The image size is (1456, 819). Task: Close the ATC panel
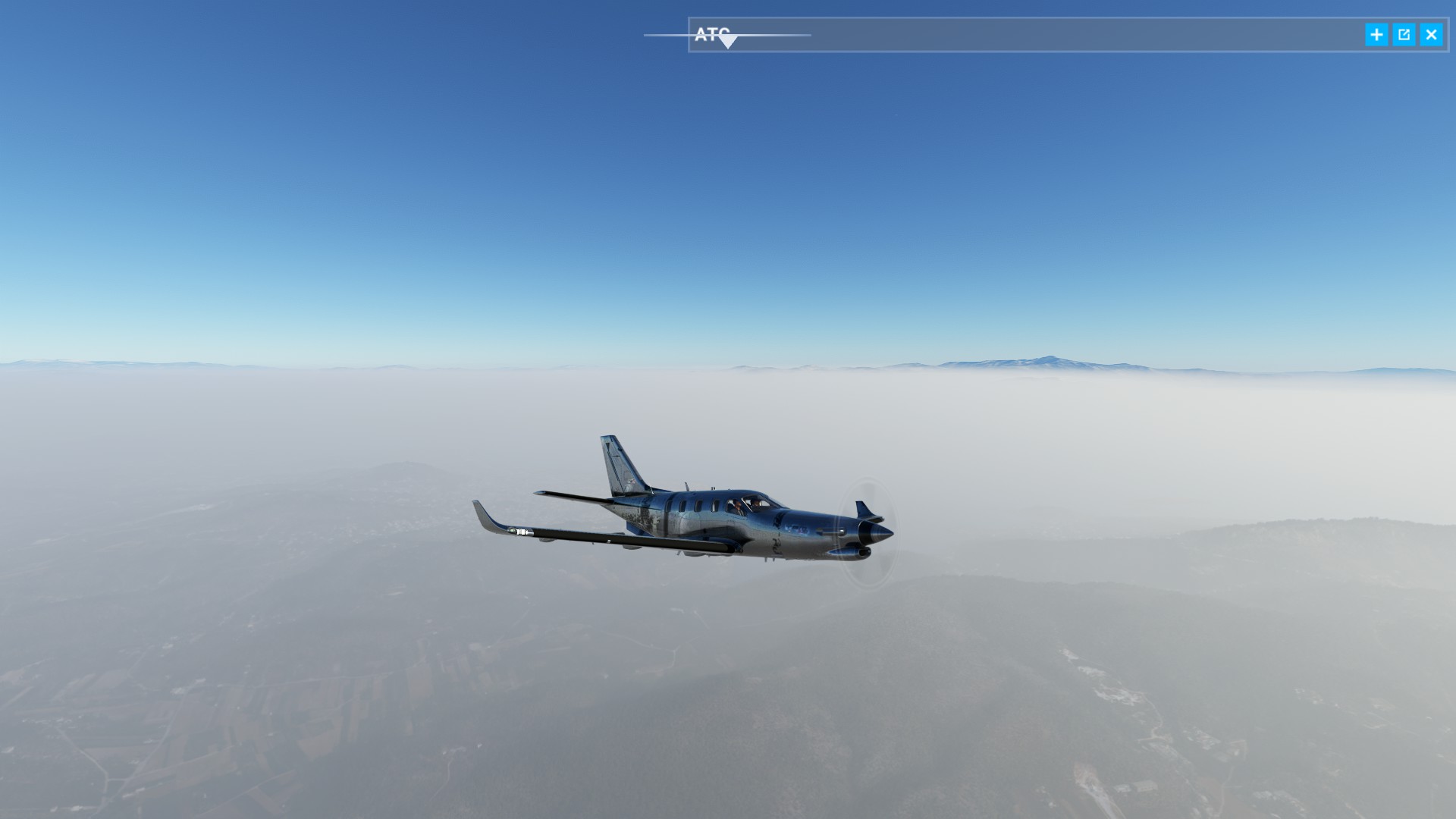[1431, 35]
